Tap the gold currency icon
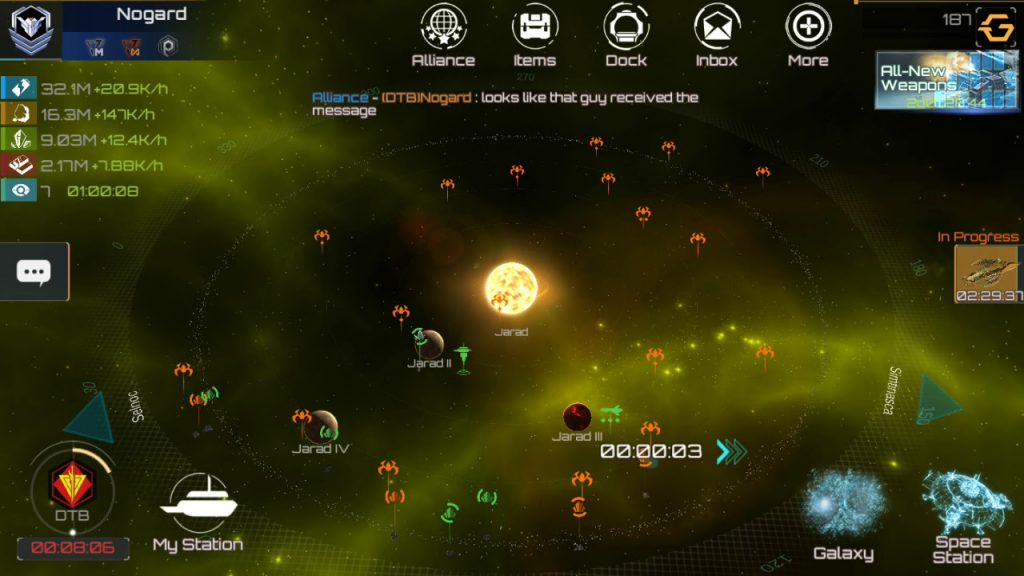Screen dimensions: 1024x576 click(995, 29)
